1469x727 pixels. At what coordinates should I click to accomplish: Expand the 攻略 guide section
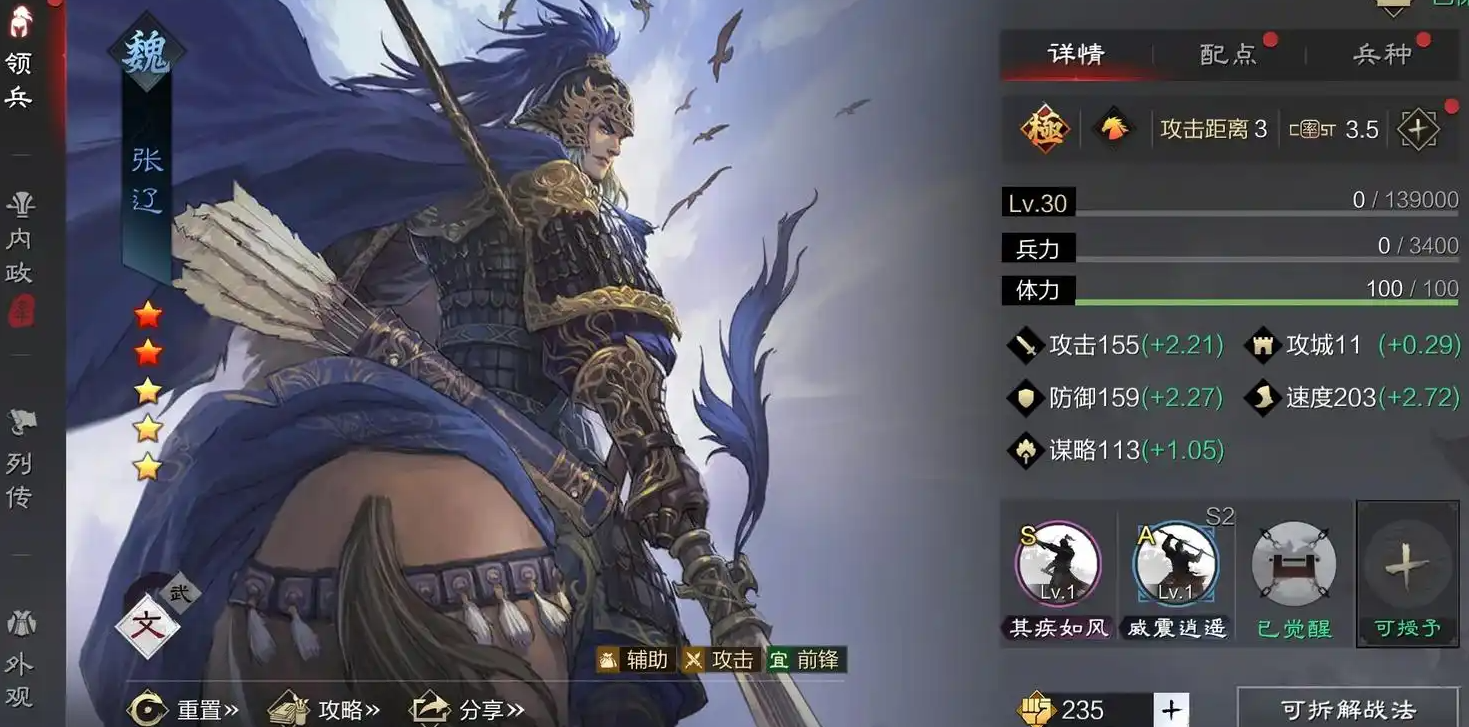[347, 709]
